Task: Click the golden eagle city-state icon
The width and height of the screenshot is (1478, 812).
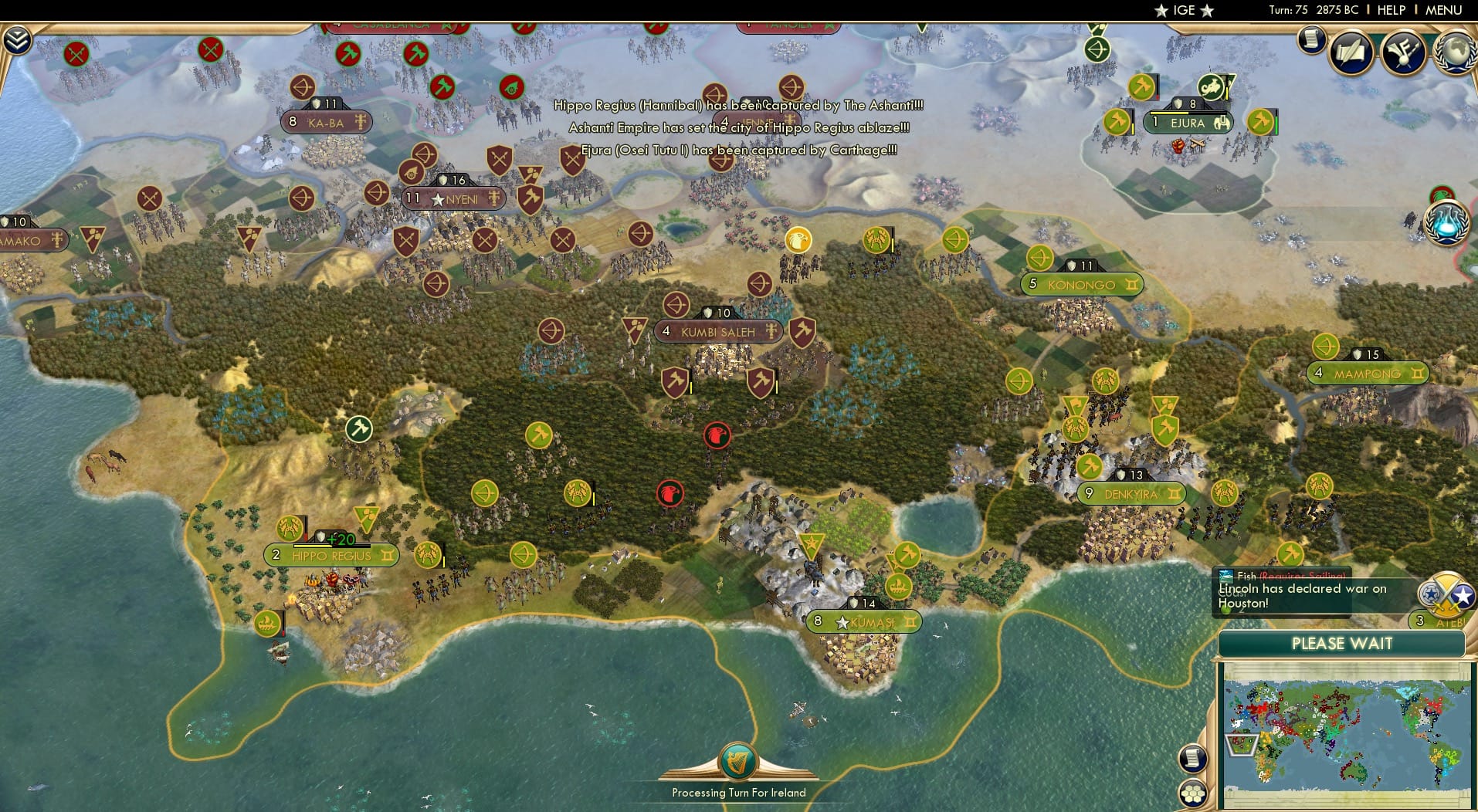Action: click(797, 240)
